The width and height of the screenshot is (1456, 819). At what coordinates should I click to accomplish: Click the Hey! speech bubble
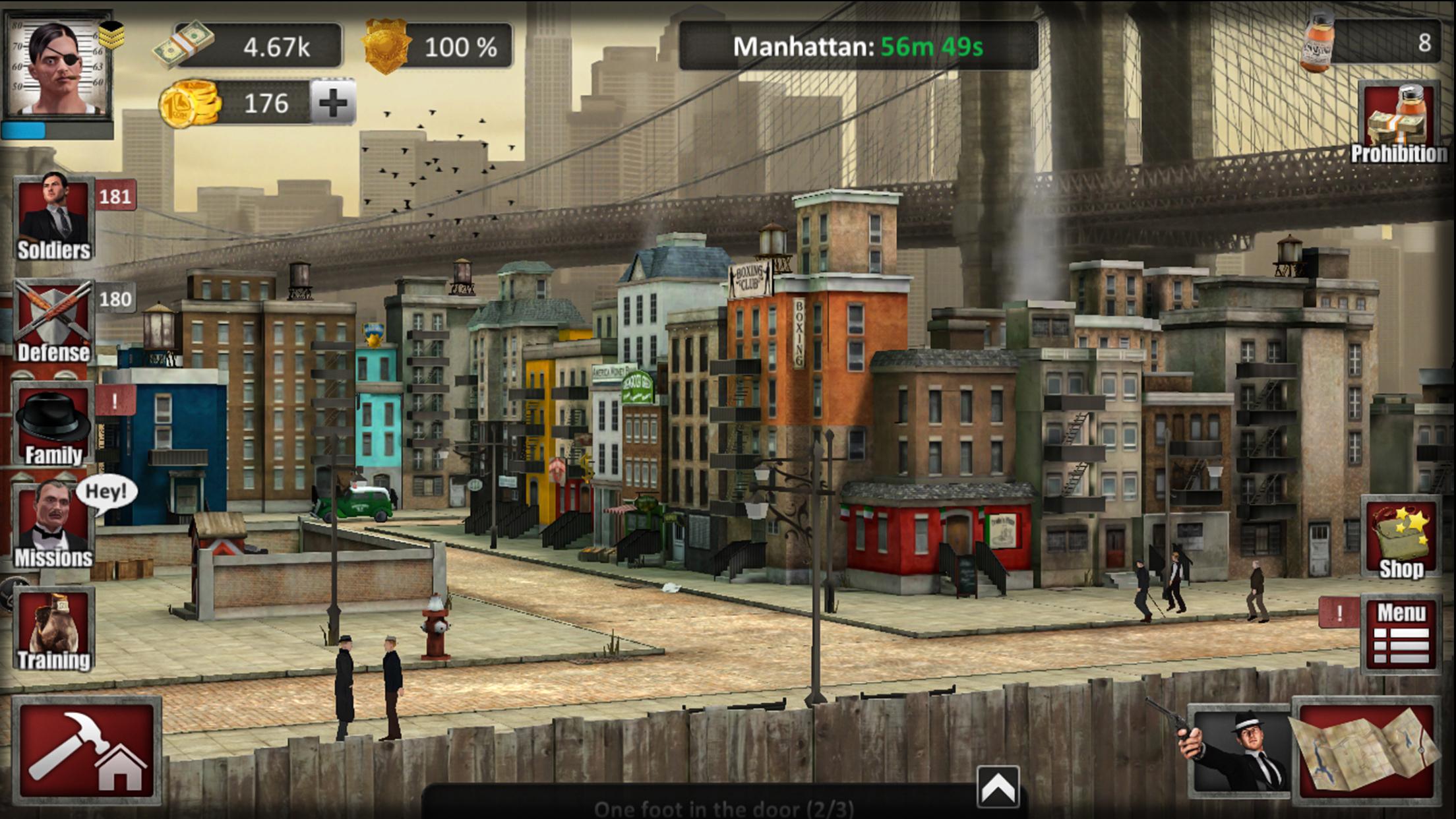pyautogui.click(x=106, y=492)
